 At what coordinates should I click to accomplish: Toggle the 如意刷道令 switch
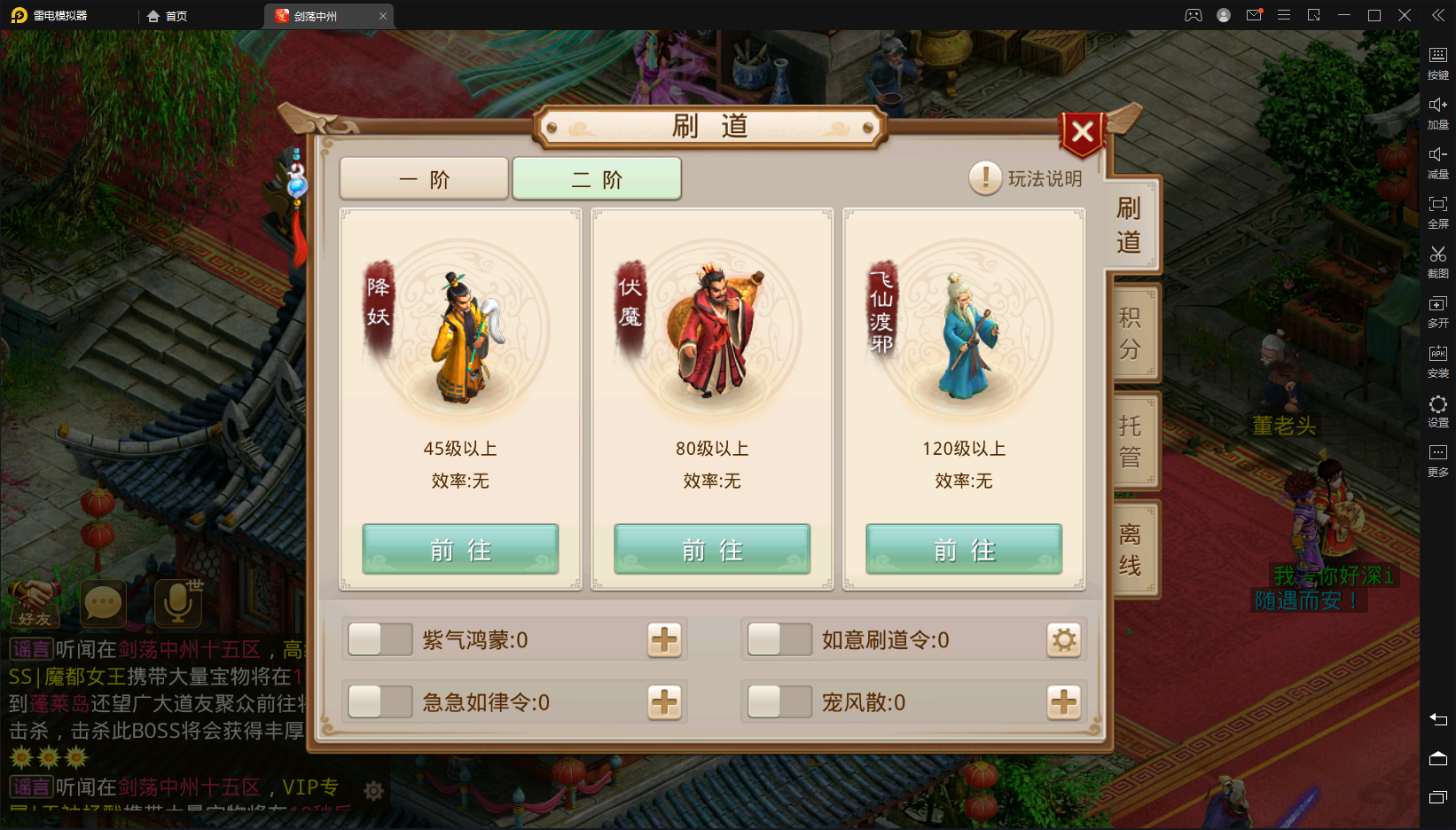point(779,639)
